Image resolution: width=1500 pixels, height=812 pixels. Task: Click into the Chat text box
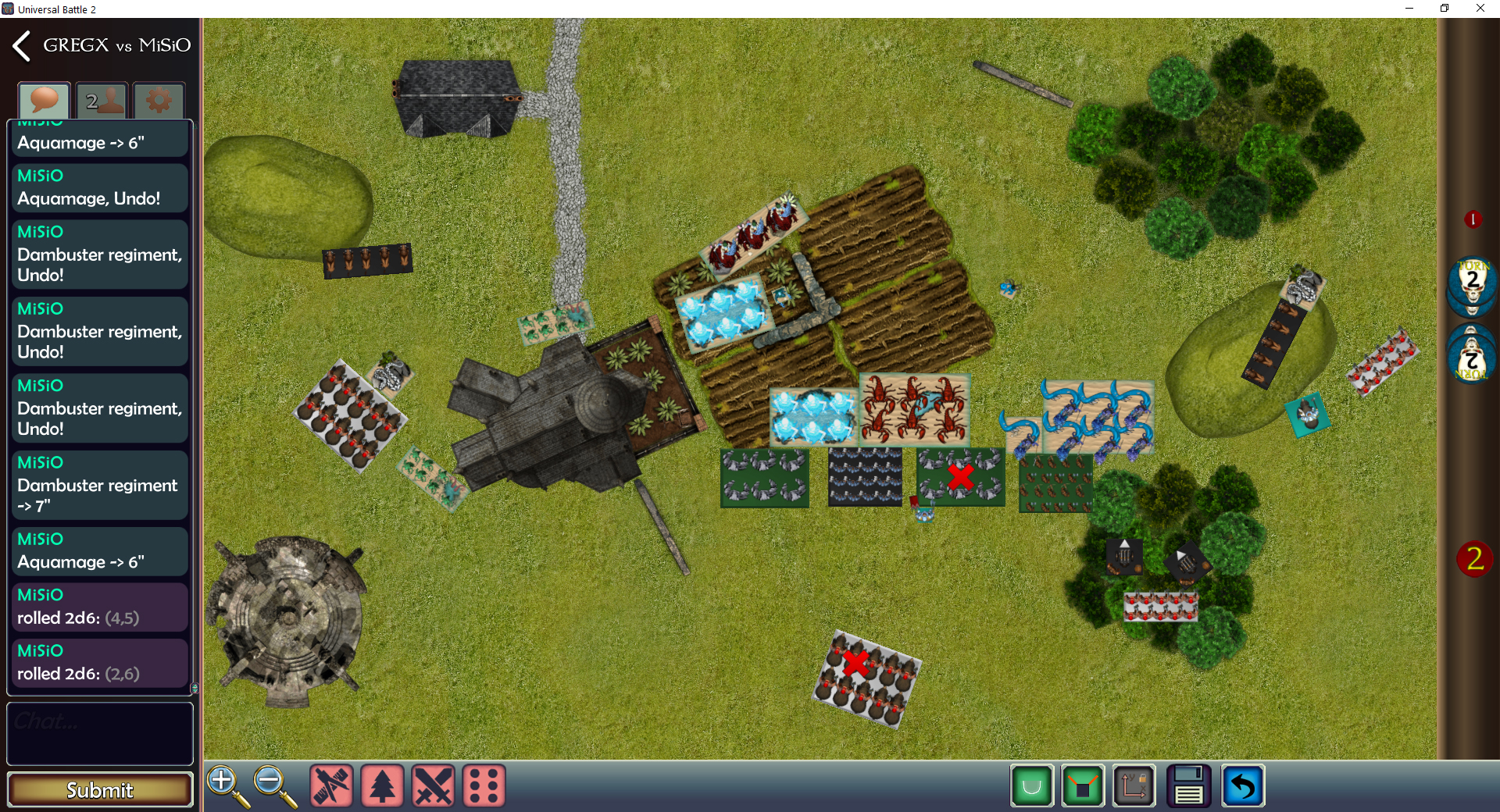(100, 732)
